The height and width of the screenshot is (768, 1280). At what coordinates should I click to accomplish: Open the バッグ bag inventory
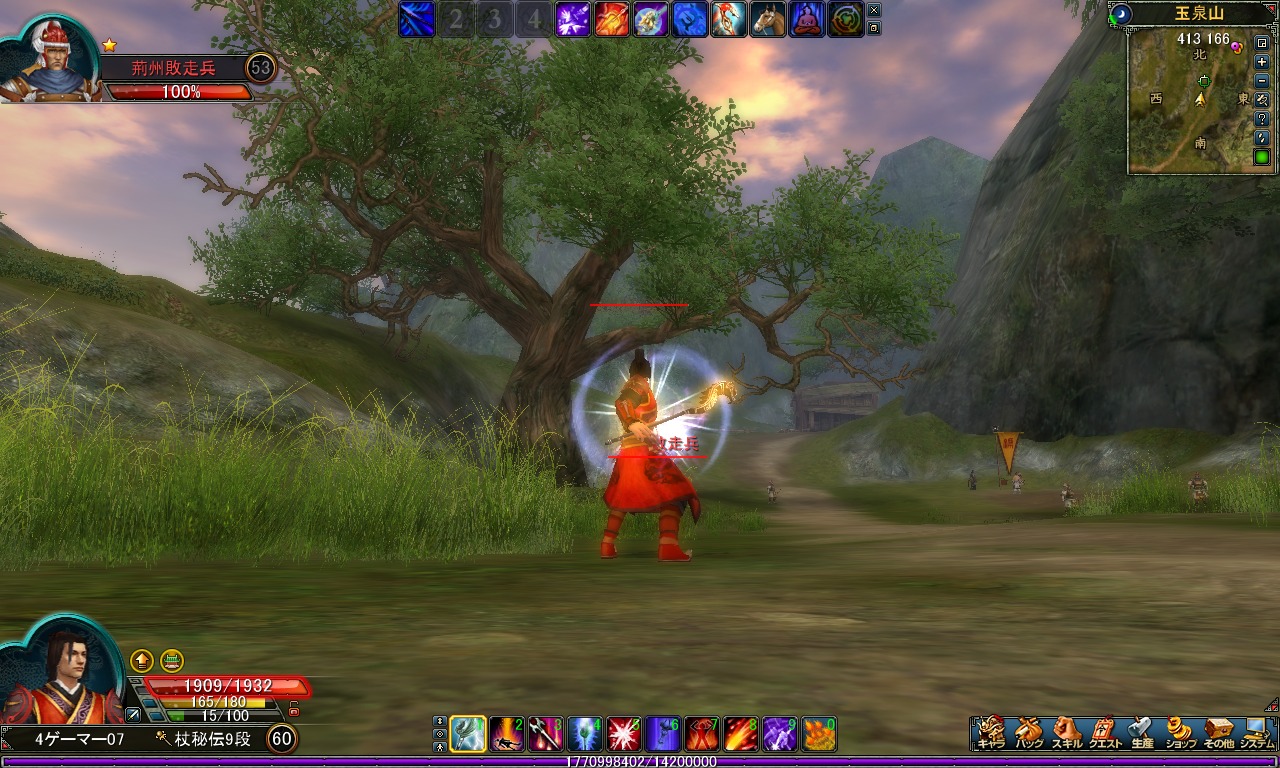click(x=1027, y=732)
